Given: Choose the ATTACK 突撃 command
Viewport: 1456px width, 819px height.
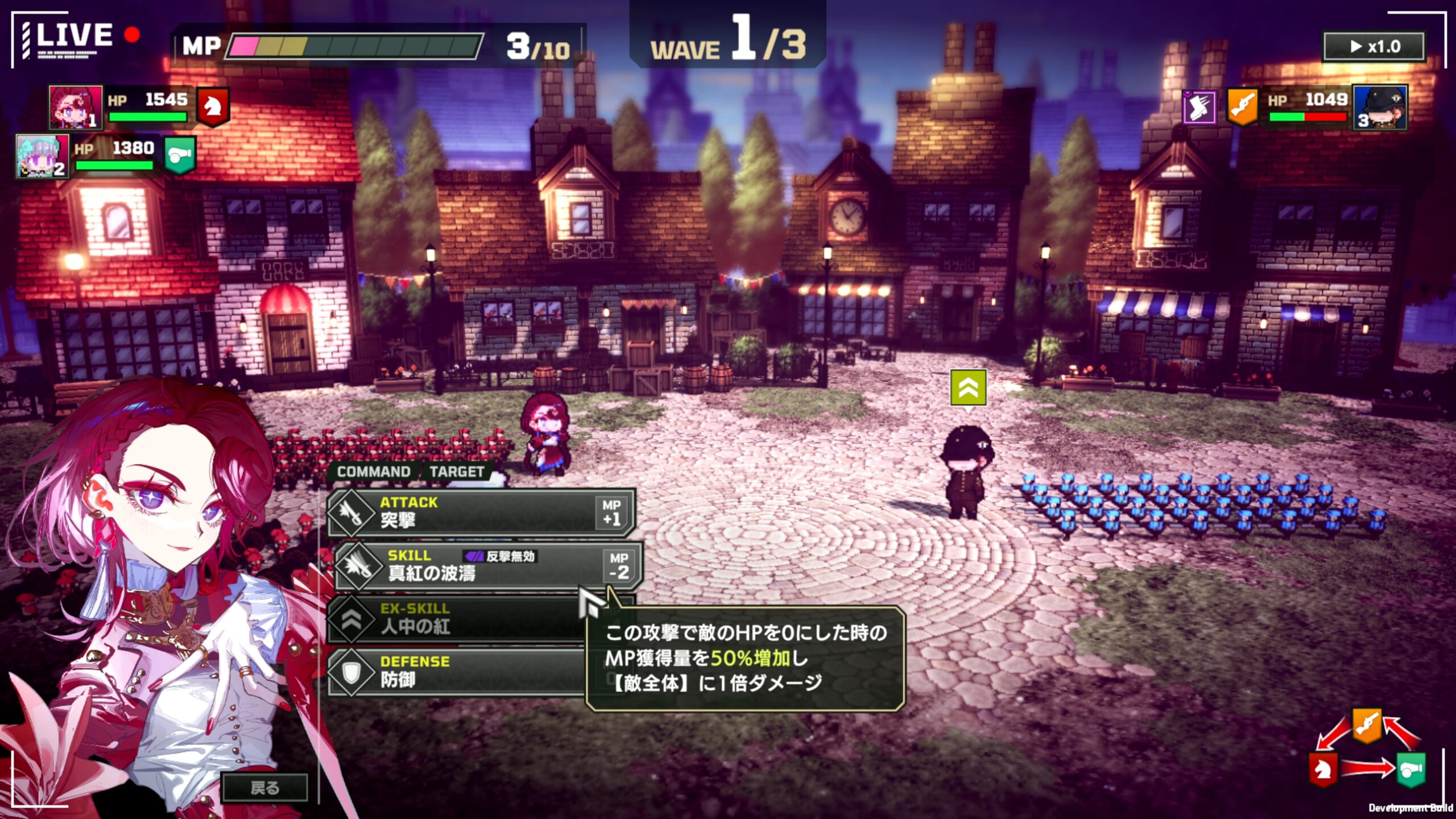Looking at the screenshot, I should pos(481,512).
